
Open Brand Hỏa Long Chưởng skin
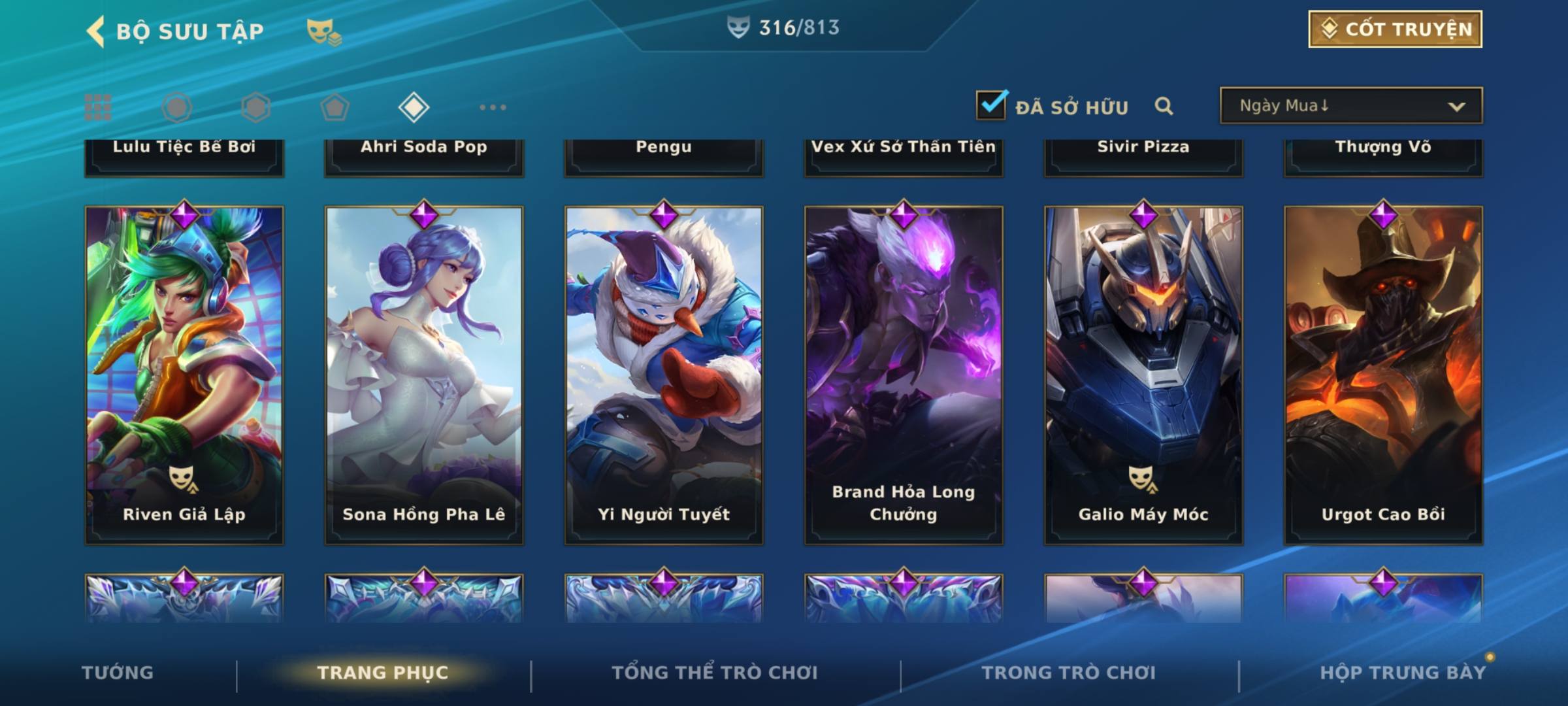click(x=904, y=375)
